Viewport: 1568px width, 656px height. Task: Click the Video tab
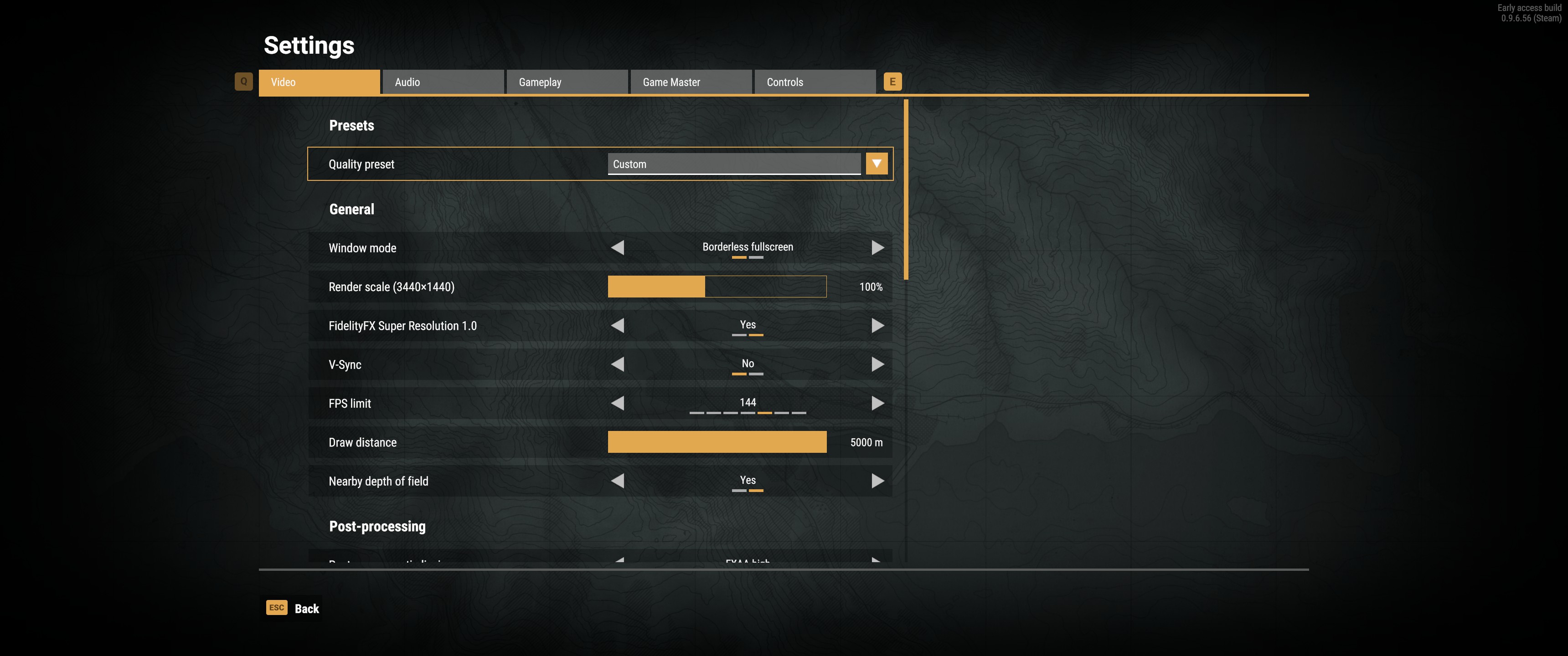pyautogui.click(x=319, y=82)
